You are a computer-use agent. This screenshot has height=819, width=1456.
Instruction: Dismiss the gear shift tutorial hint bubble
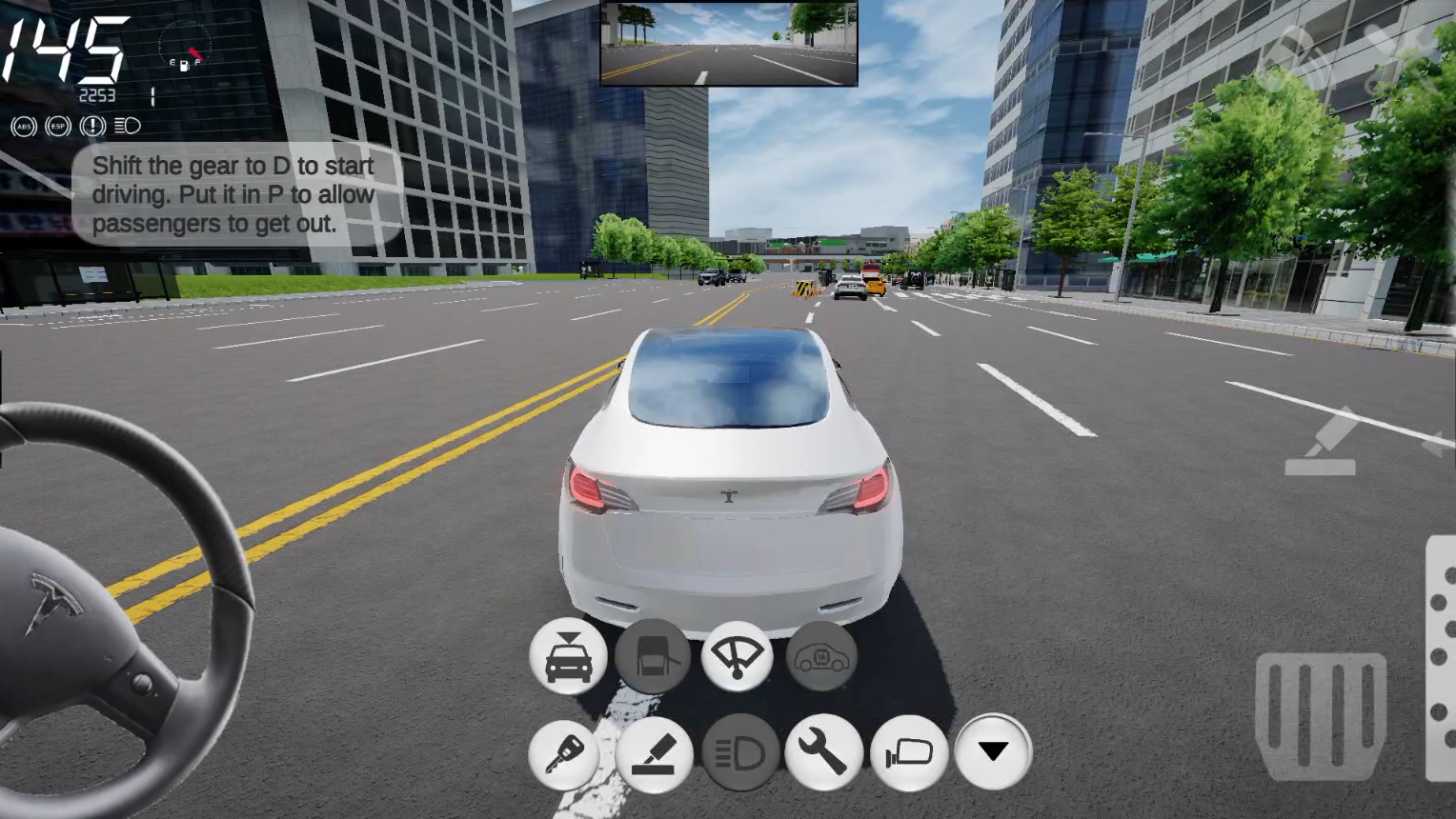(233, 194)
